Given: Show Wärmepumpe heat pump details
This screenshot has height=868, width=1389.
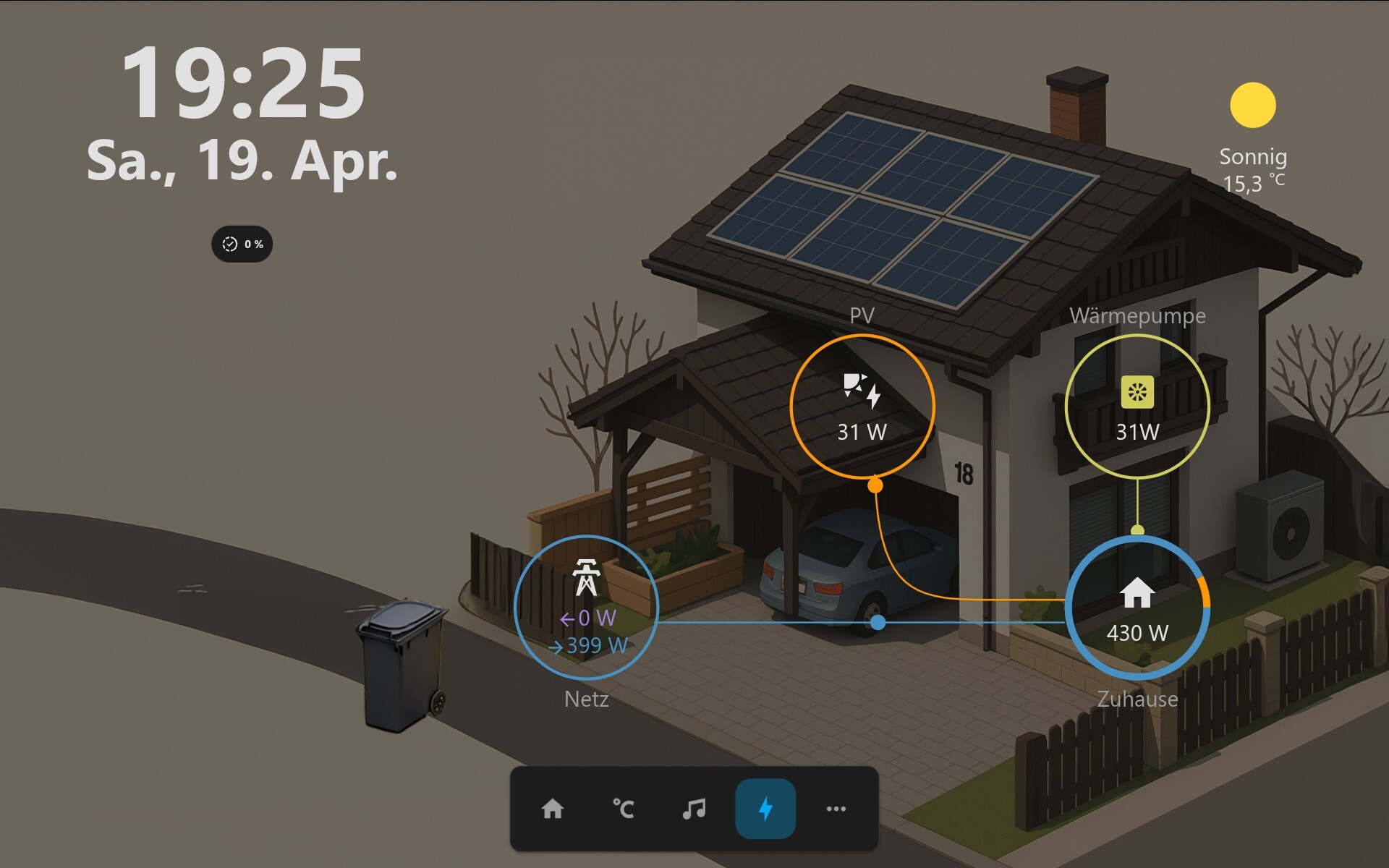Looking at the screenshot, I should tap(1137, 407).
